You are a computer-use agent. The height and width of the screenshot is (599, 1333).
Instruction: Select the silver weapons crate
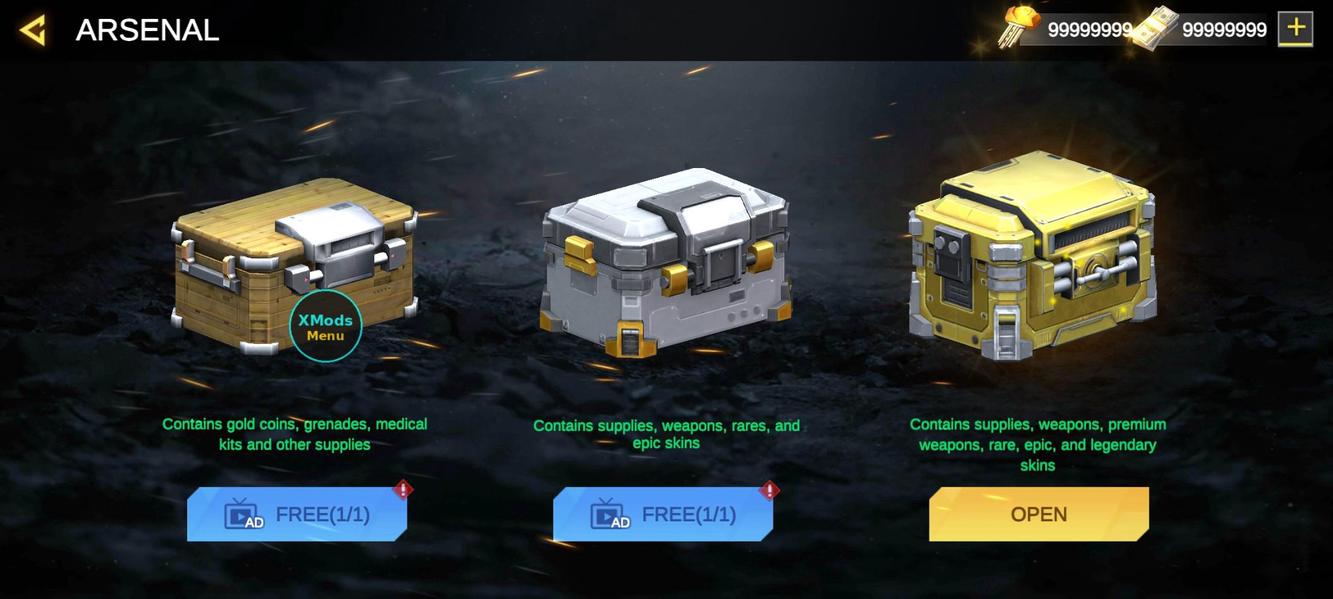click(665, 262)
